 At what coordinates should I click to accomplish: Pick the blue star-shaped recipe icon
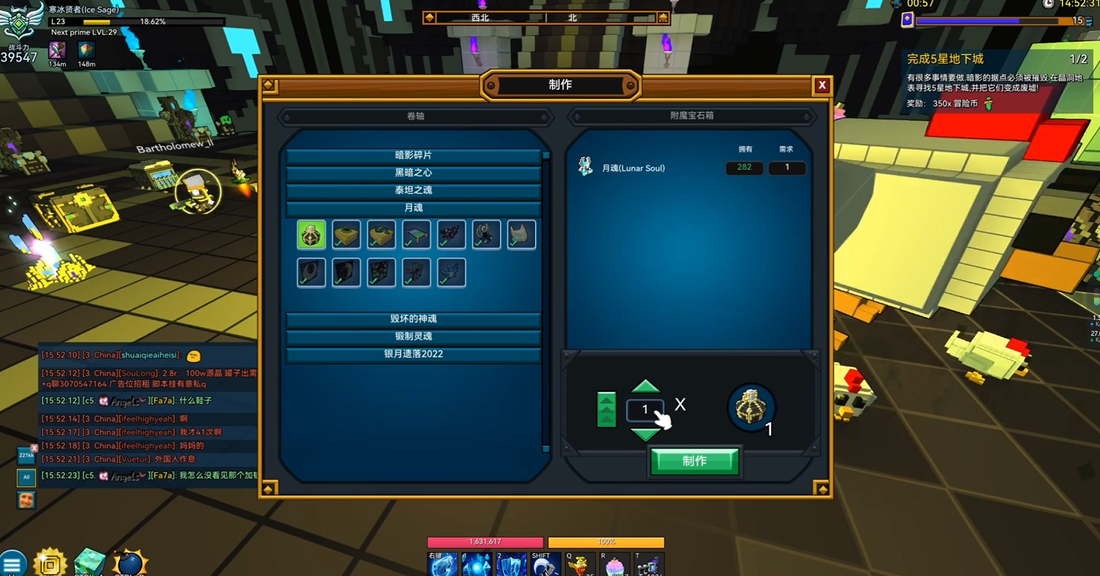tap(451, 272)
